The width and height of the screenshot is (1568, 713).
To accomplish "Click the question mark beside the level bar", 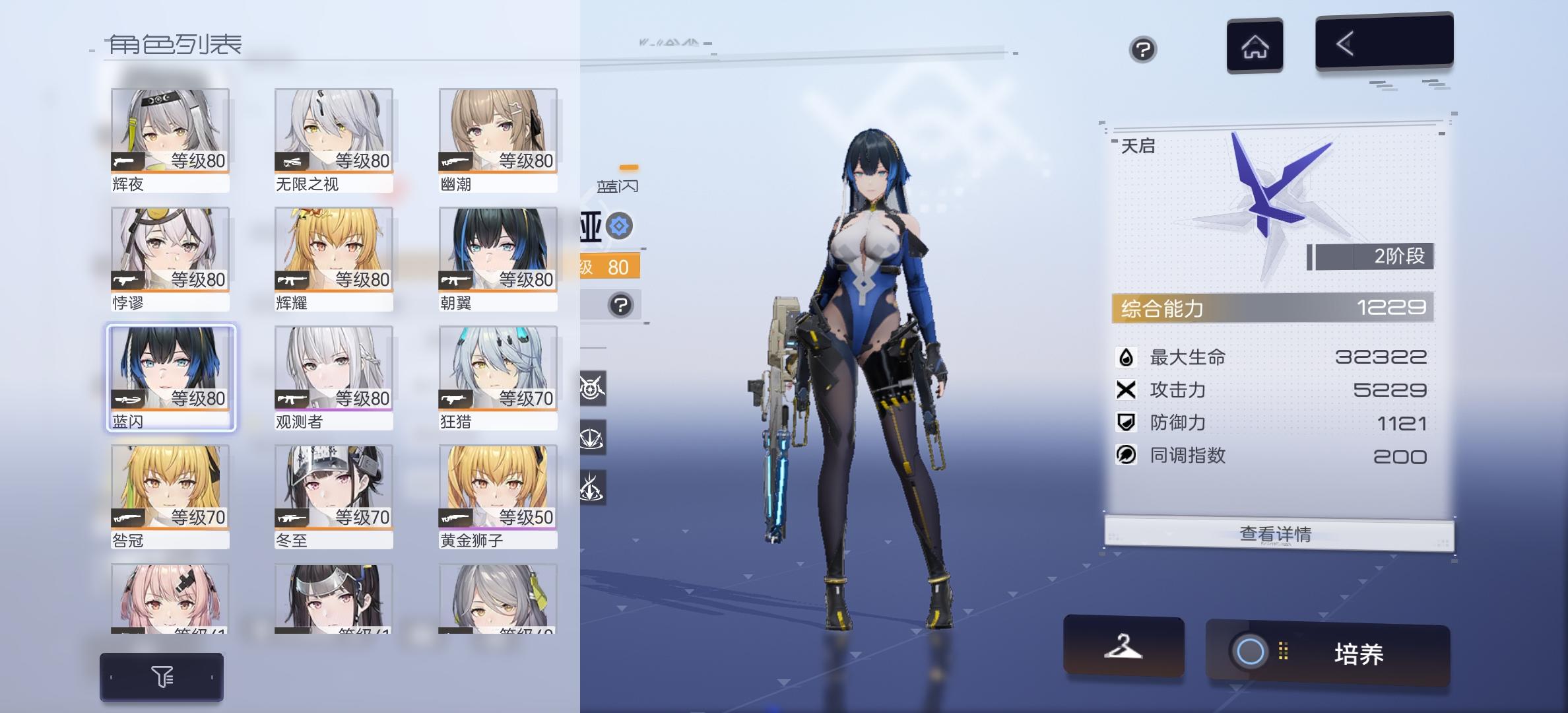I will tap(618, 306).
